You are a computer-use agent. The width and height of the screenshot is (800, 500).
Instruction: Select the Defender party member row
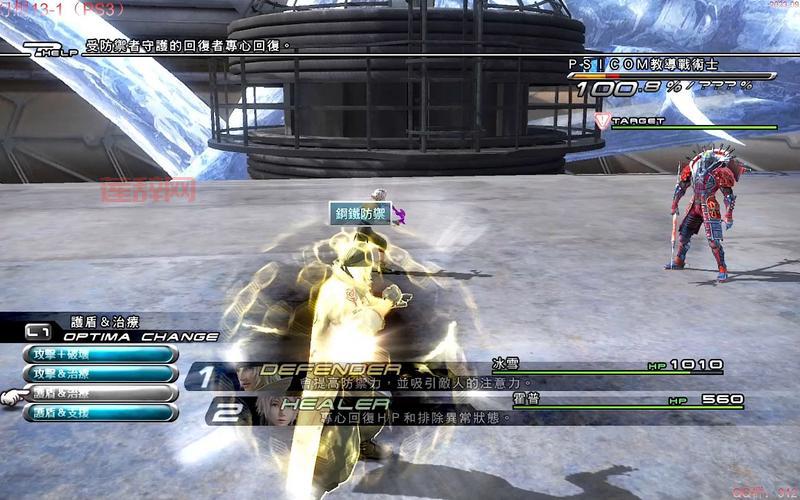point(460,375)
